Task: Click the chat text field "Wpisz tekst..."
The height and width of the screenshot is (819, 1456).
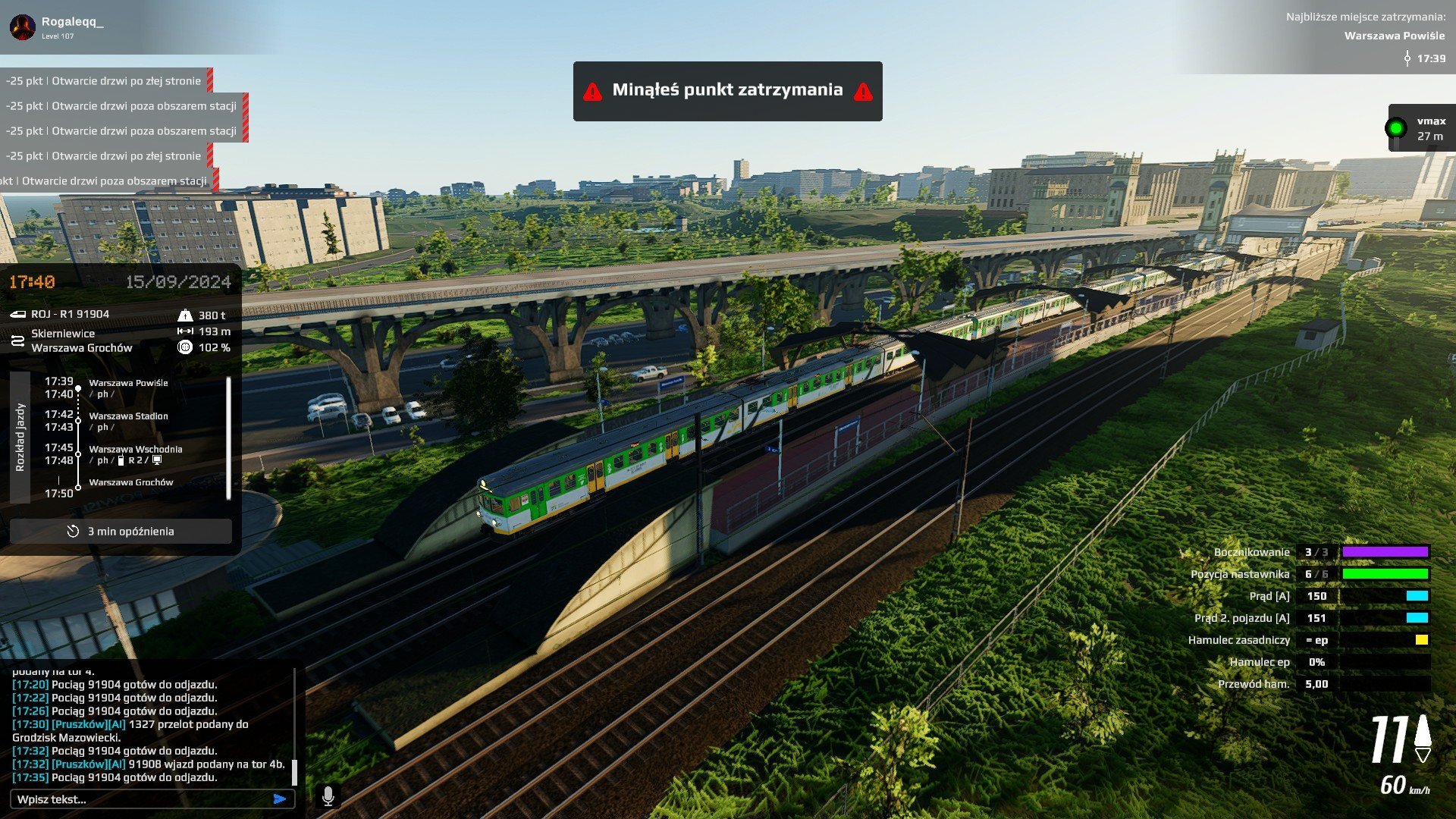Action: (x=140, y=799)
